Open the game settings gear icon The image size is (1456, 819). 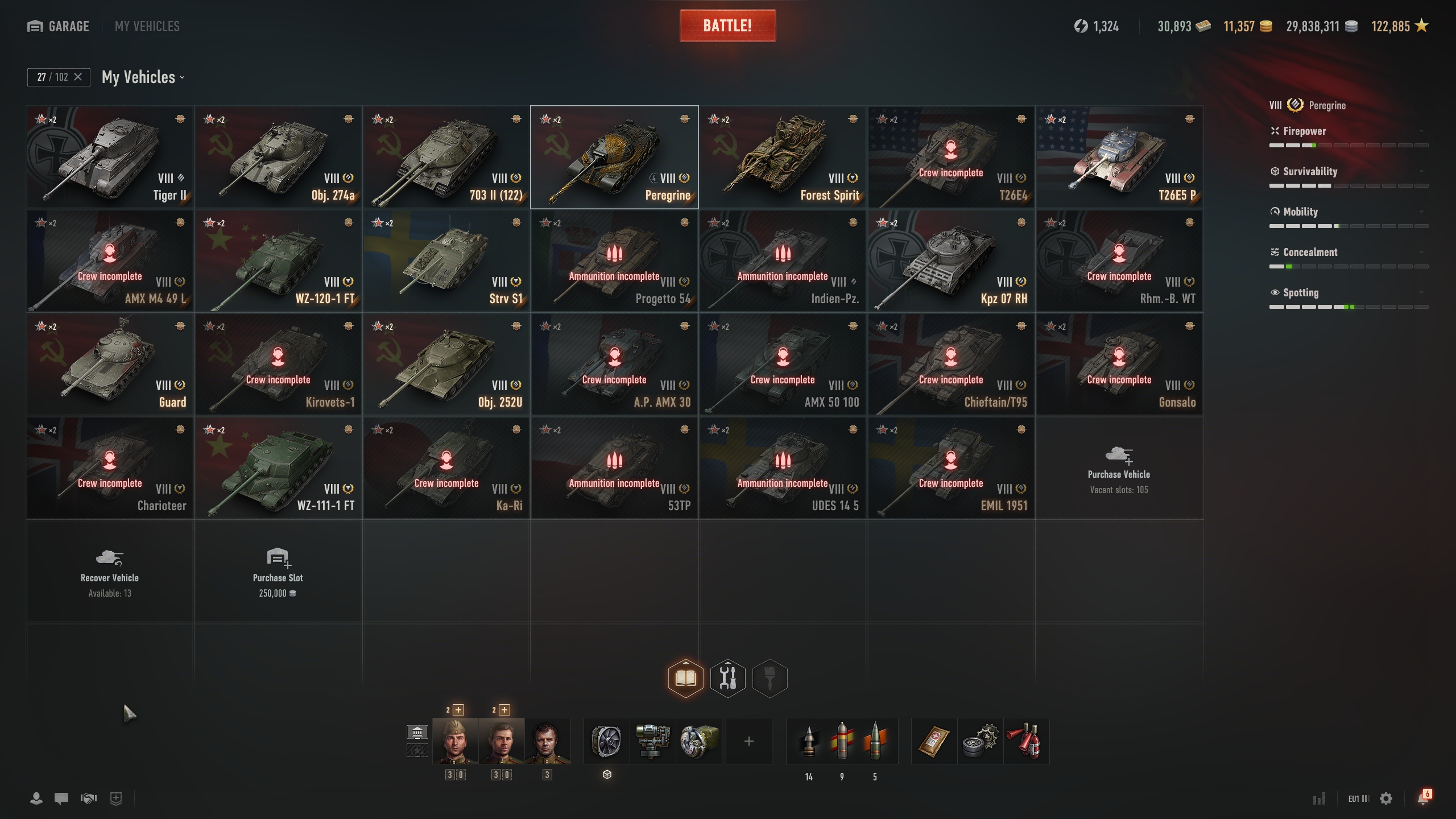click(1386, 799)
